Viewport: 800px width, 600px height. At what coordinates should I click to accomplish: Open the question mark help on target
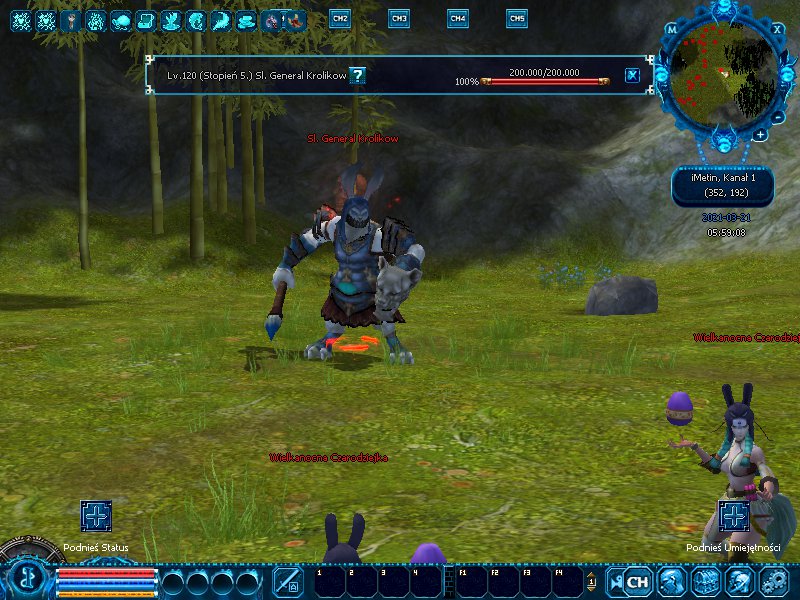357,75
